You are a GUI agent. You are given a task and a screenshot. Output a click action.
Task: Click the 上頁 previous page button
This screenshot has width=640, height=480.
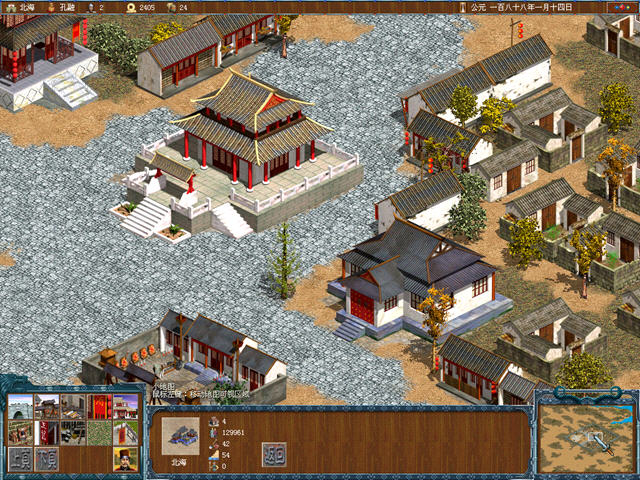click(x=20, y=460)
